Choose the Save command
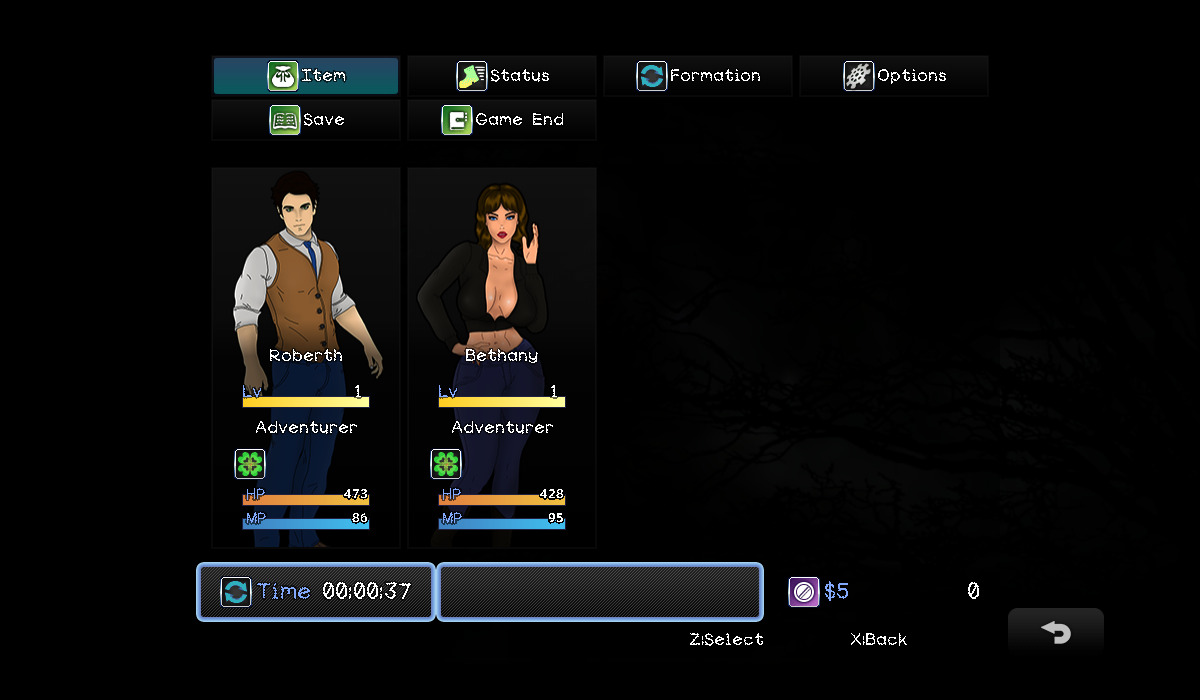 tap(306, 120)
